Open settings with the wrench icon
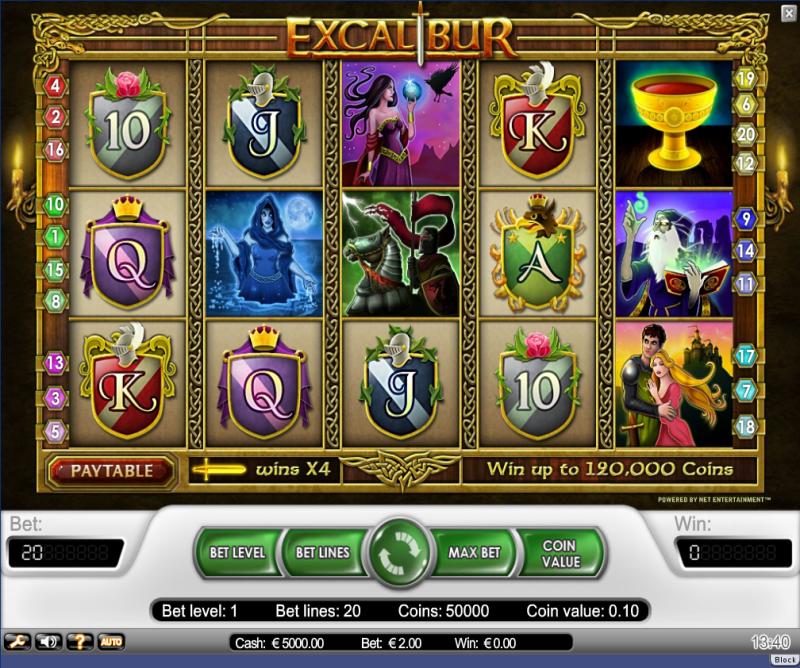 point(17,641)
